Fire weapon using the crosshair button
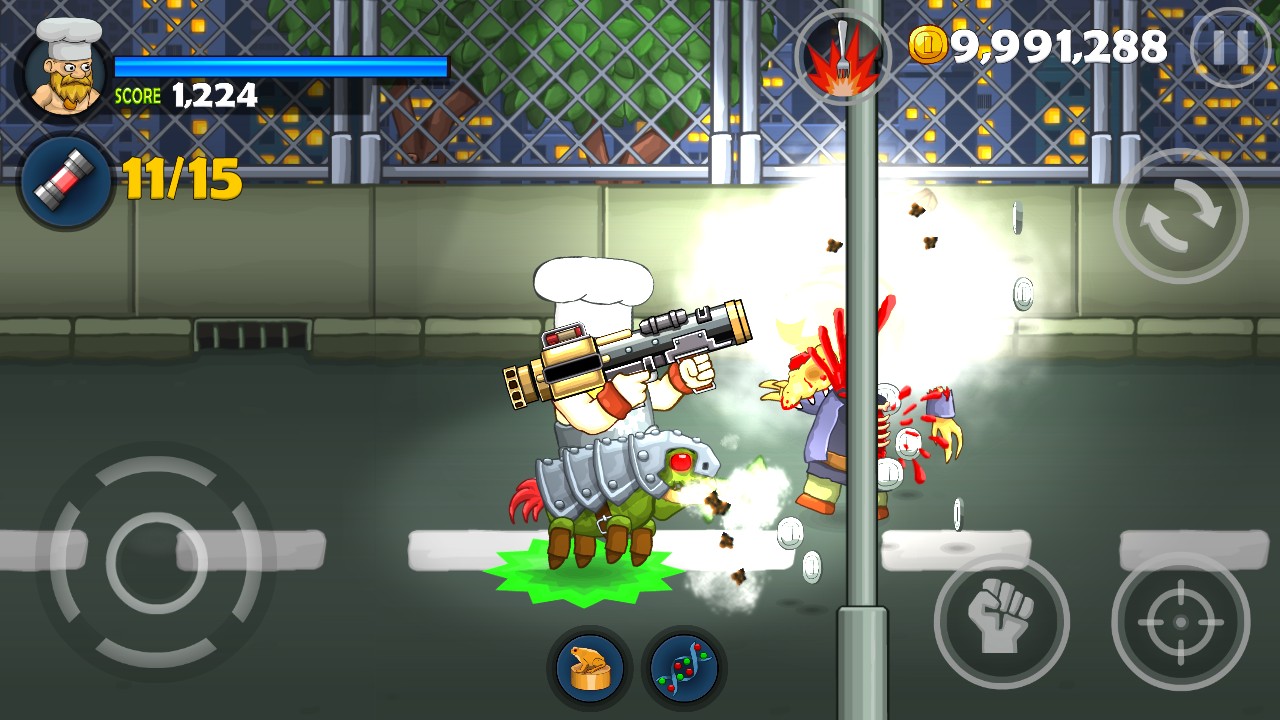This screenshot has height=720, width=1280. (x=1181, y=621)
